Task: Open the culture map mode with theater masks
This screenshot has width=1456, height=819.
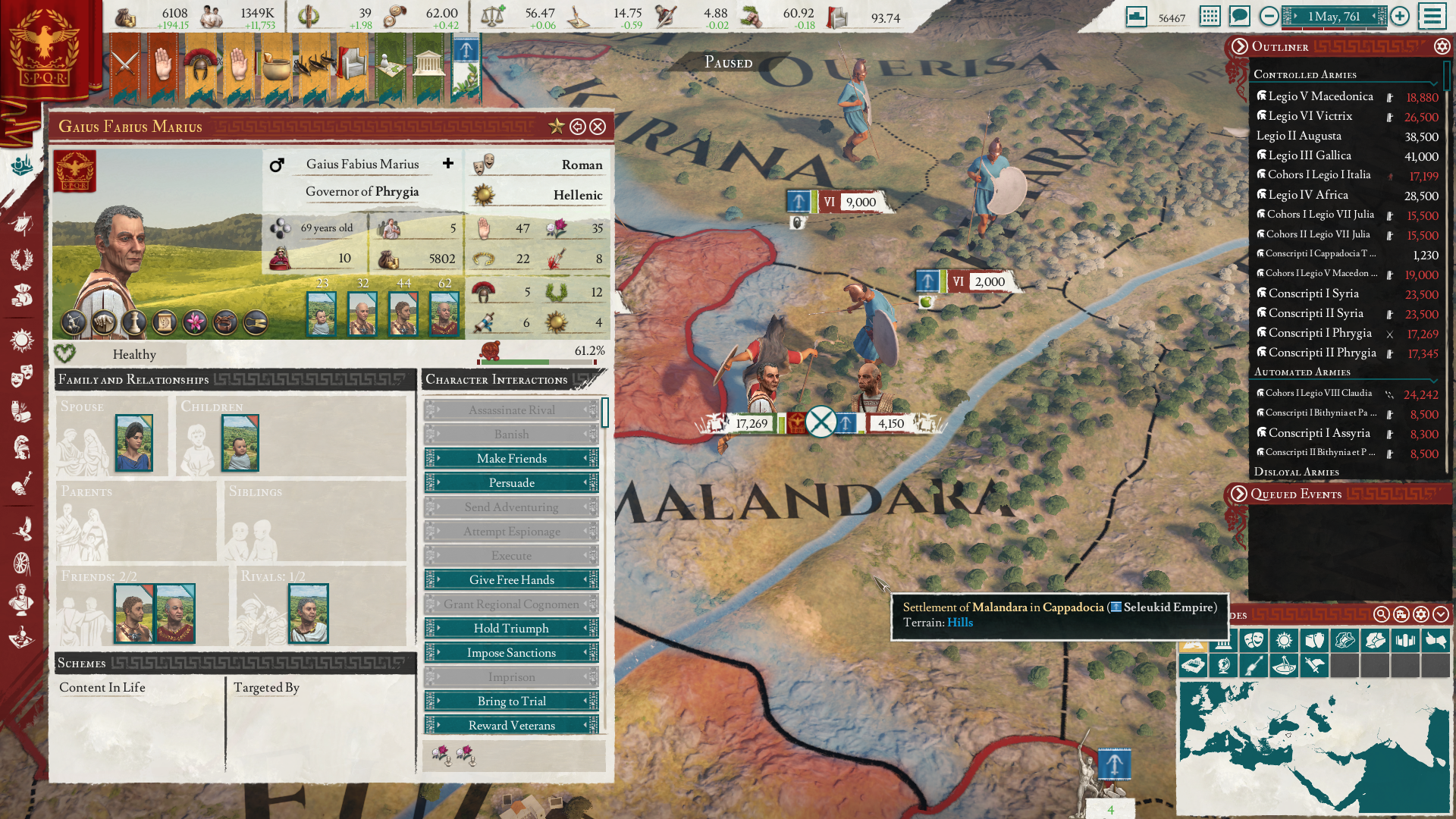Action: (1254, 640)
